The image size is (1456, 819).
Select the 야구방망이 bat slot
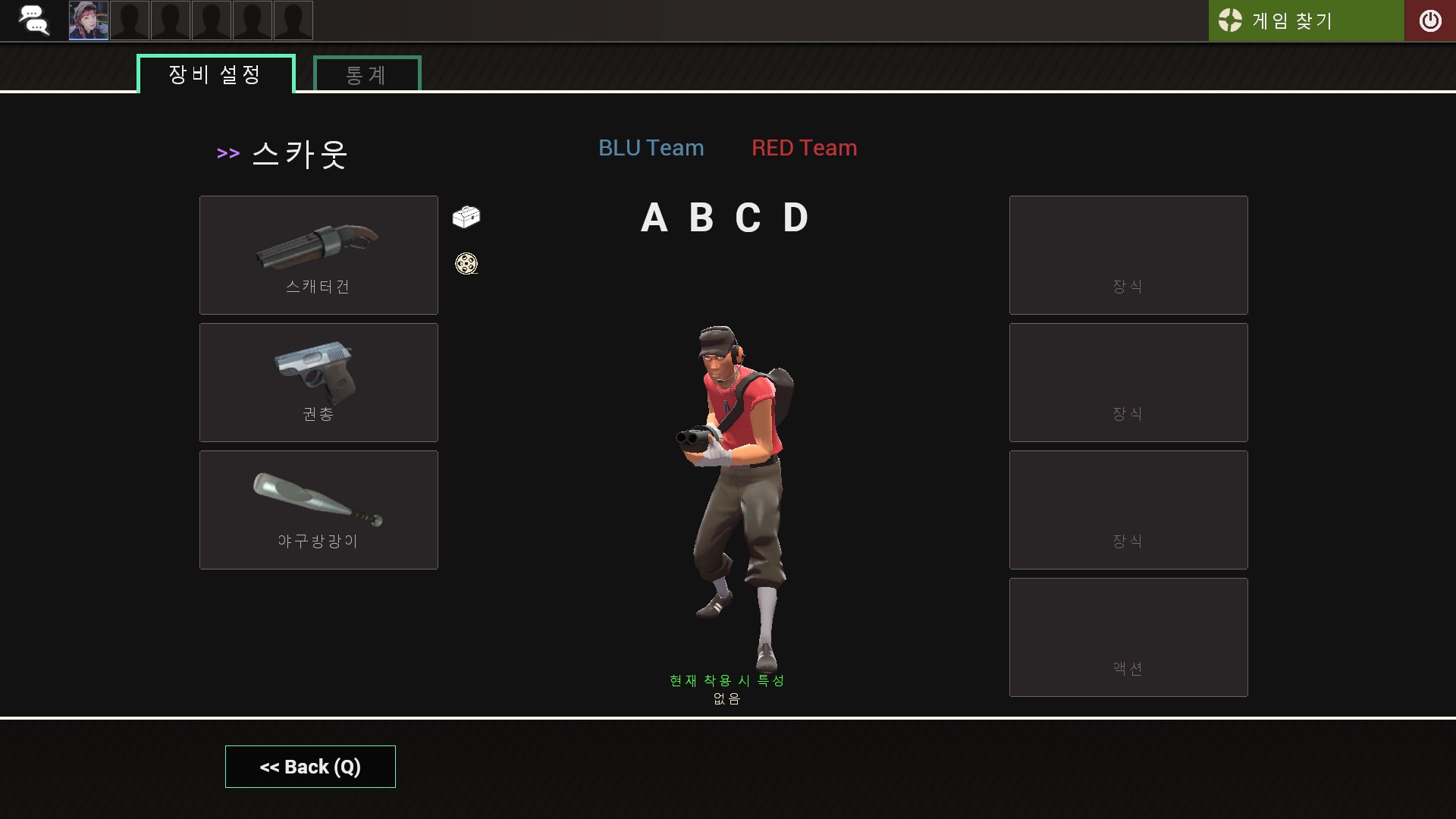click(318, 510)
